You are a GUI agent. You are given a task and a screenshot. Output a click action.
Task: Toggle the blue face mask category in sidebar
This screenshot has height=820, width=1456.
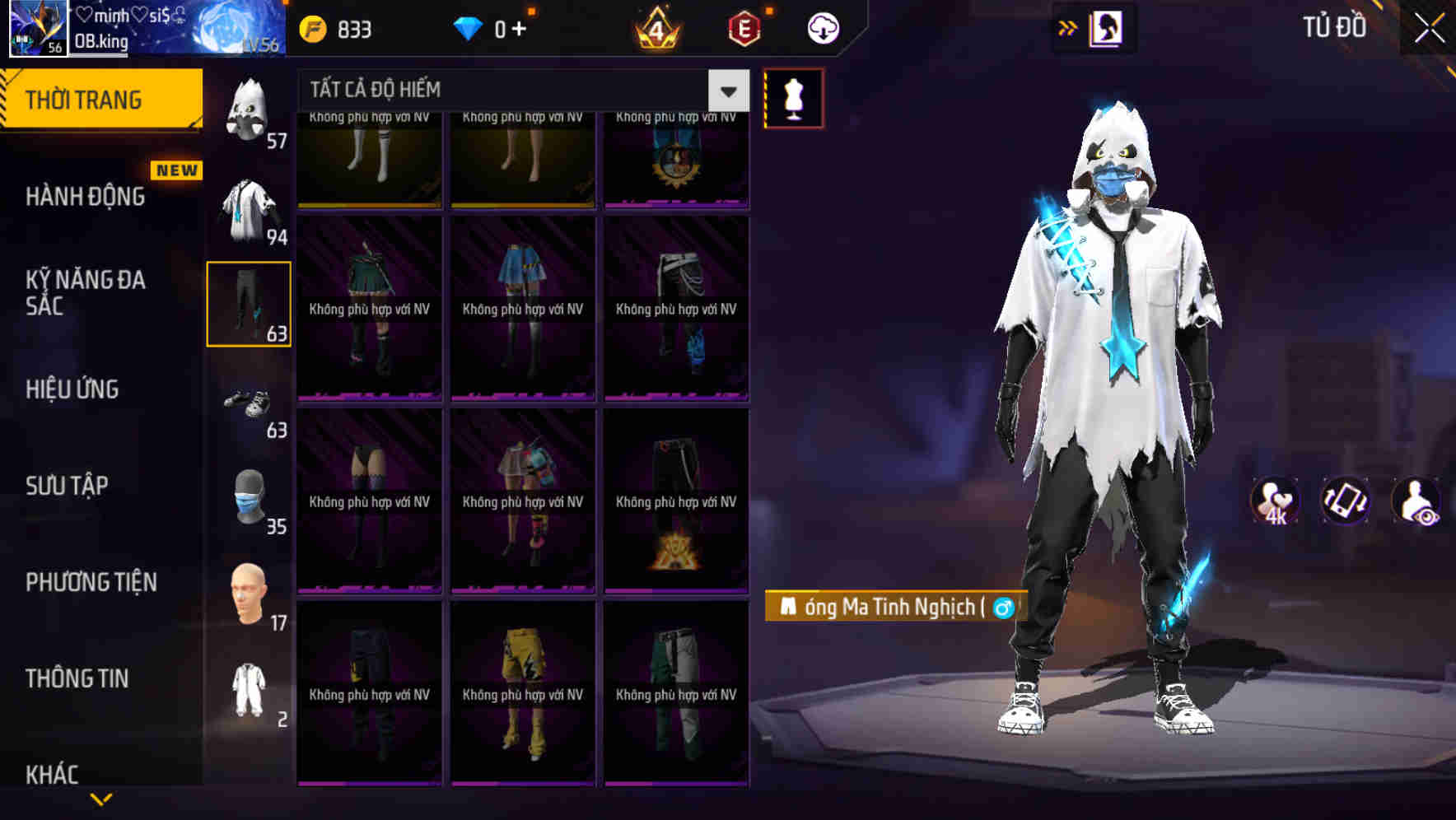tap(250, 498)
